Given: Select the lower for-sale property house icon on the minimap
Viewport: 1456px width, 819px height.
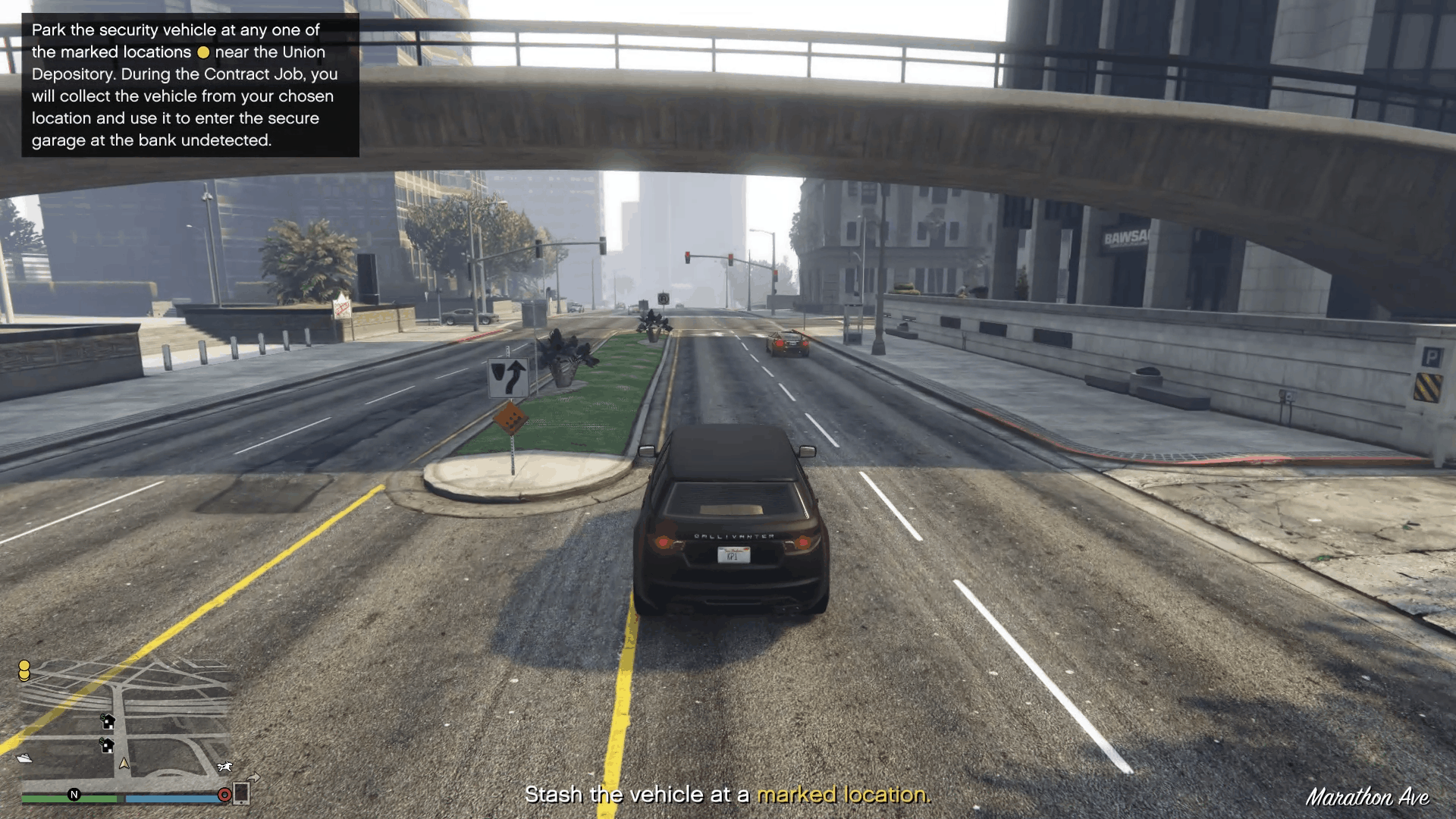Looking at the screenshot, I should [x=108, y=747].
